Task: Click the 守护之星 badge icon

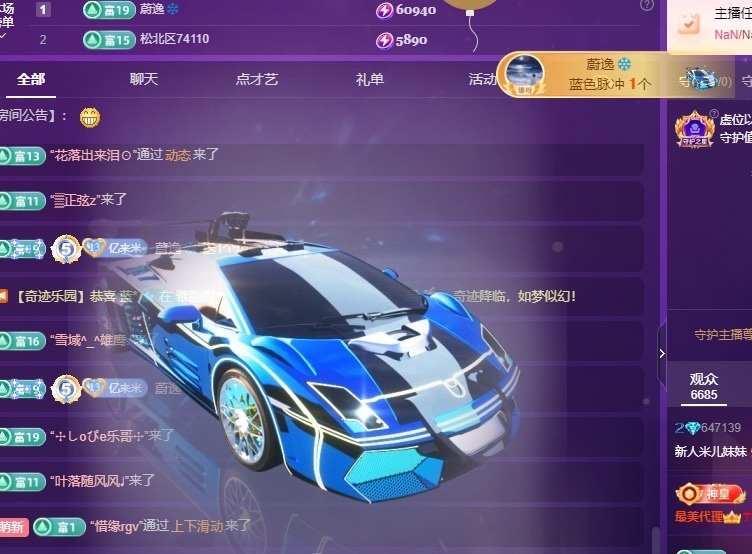Action: (694, 130)
